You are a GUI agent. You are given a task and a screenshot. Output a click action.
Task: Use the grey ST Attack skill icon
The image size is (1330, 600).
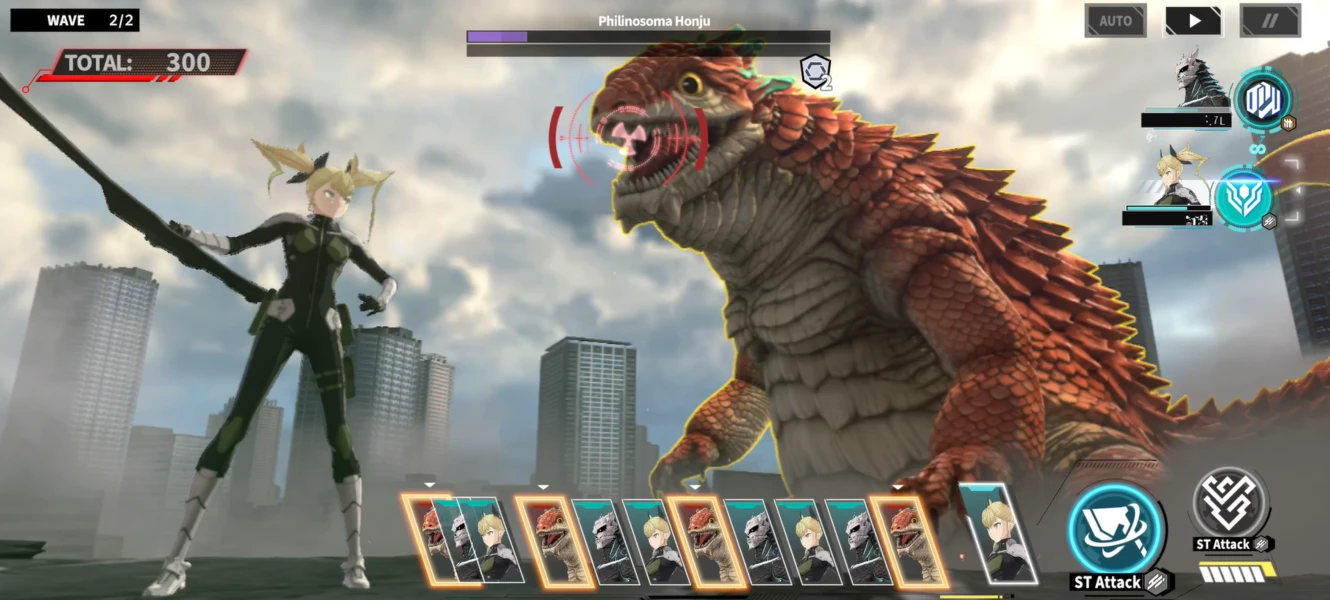(x=1230, y=503)
